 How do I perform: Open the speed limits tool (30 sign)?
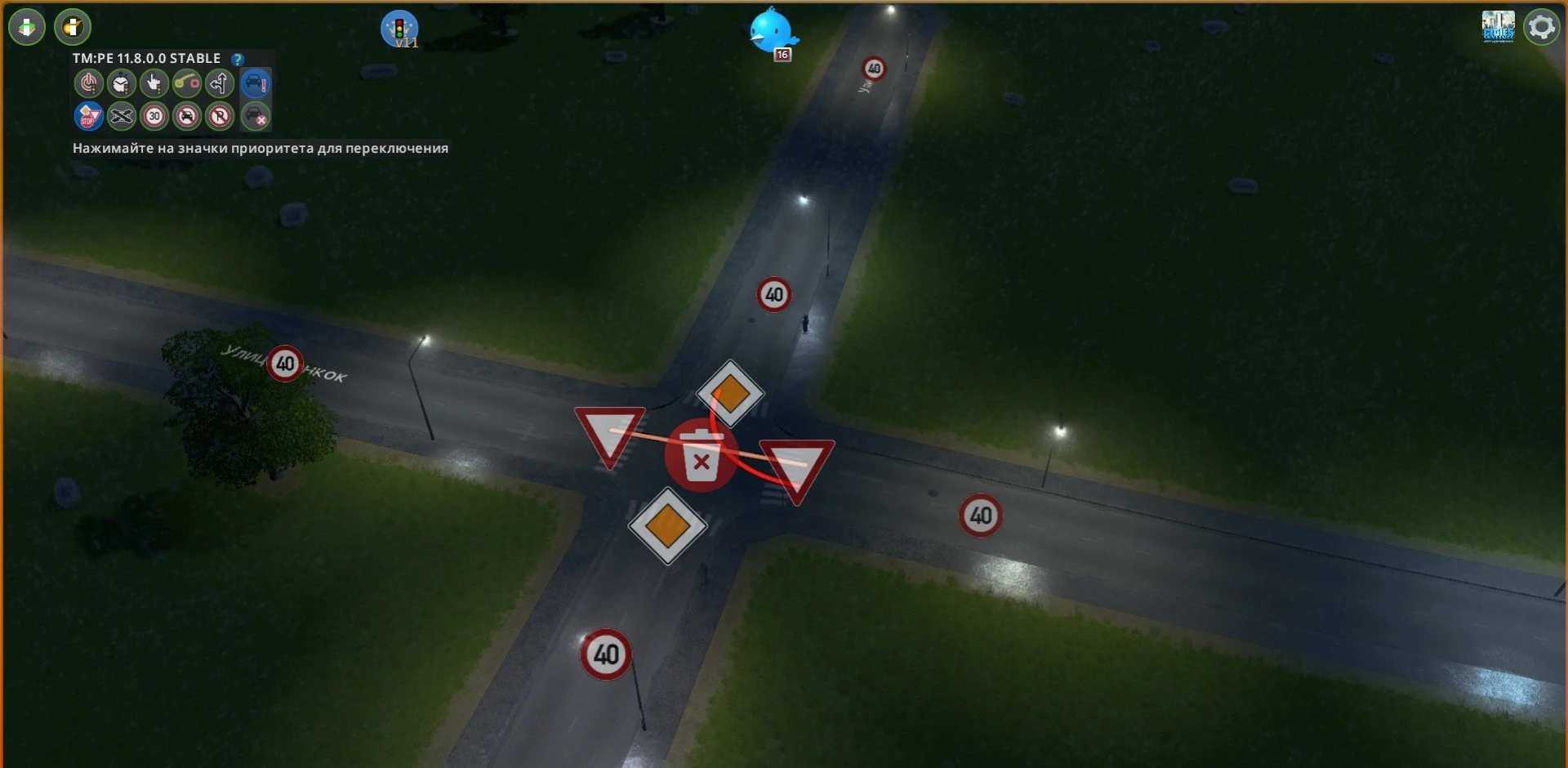[x=154, y=117]
